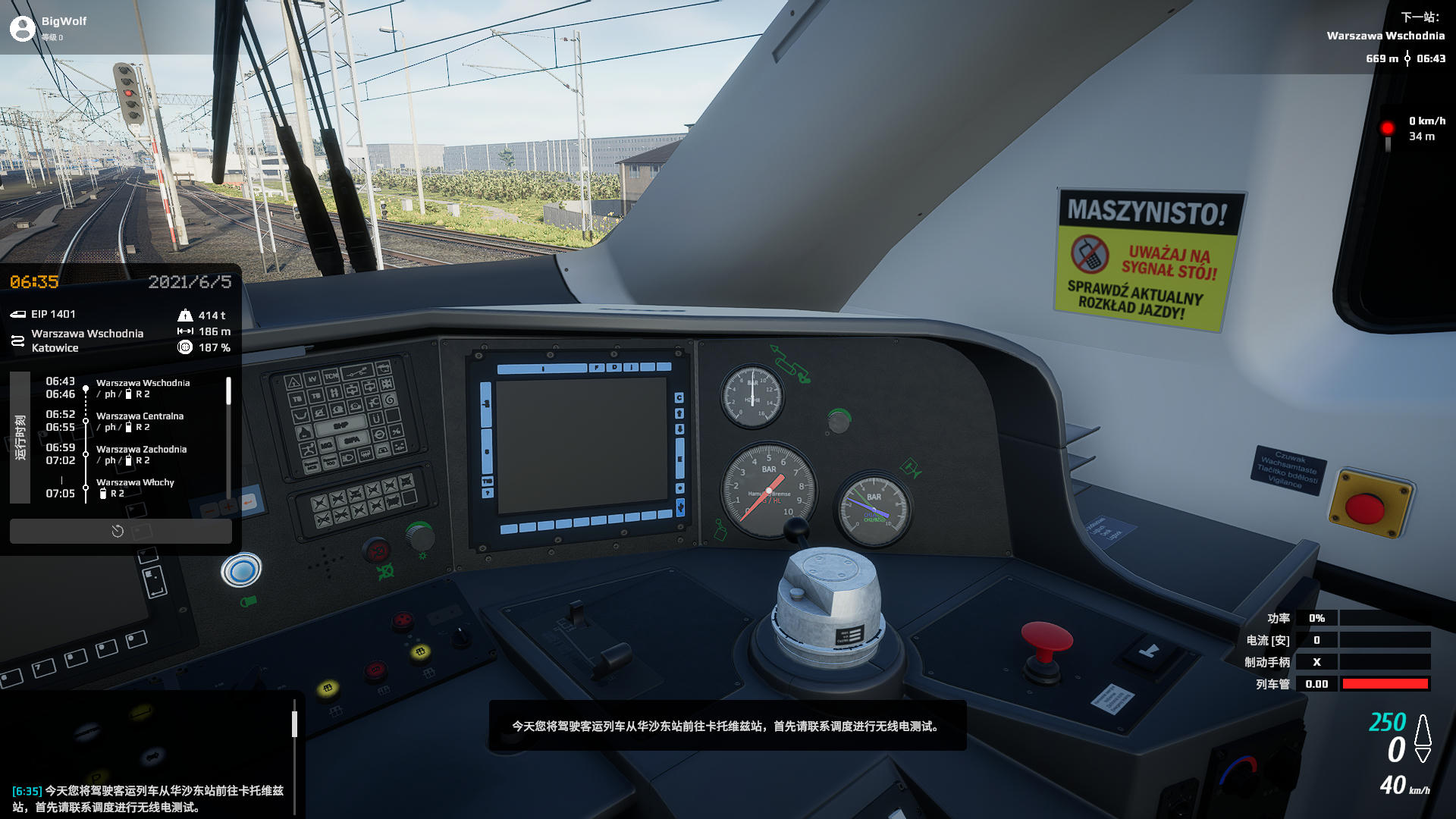Click the message log scrollbar
The width and height of the screenshot is (1456, 819).
click(294, 723)
